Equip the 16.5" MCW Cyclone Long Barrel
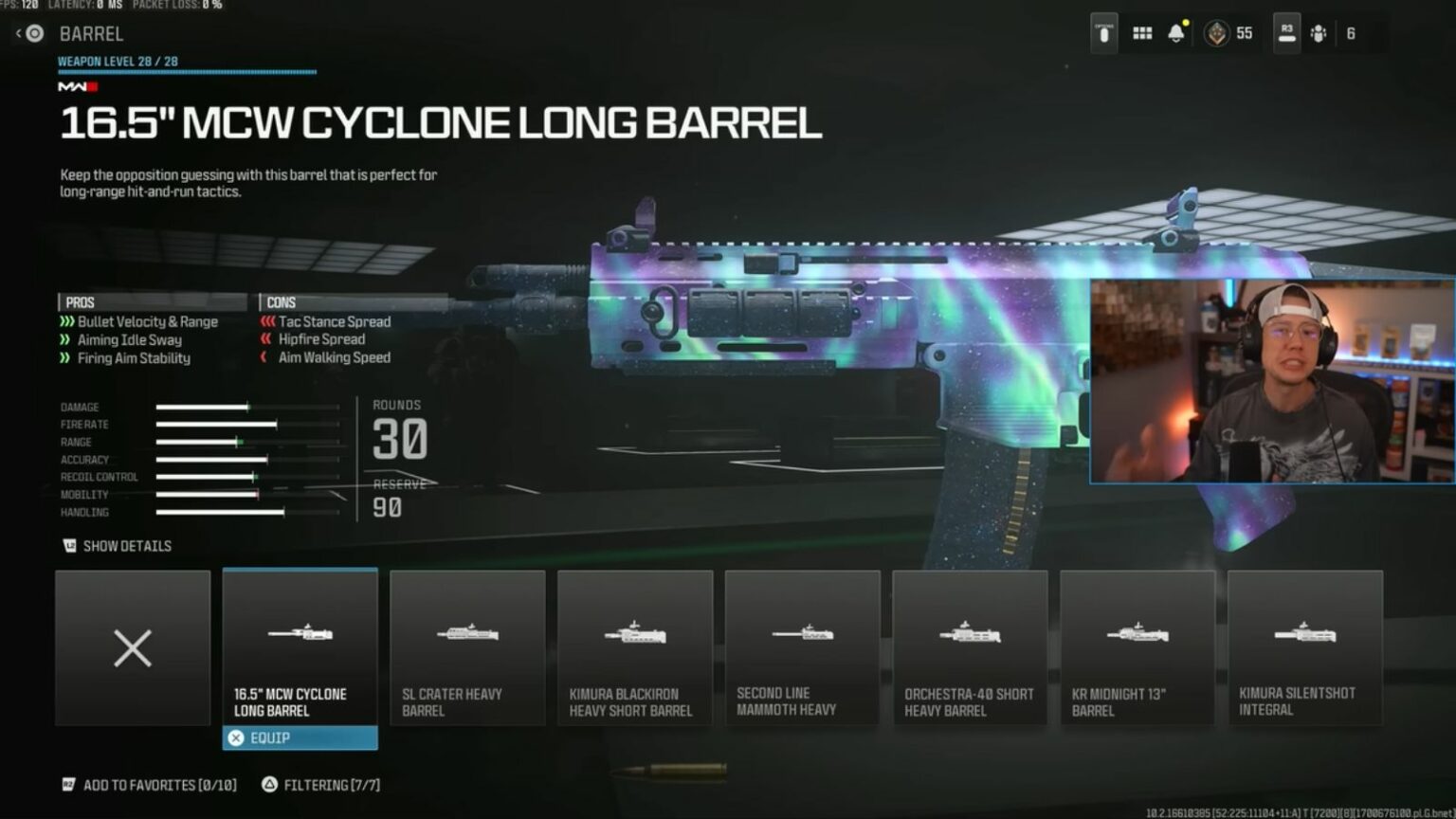The width and height of the screenshot is (1456, 819). [x=300, y=737]
